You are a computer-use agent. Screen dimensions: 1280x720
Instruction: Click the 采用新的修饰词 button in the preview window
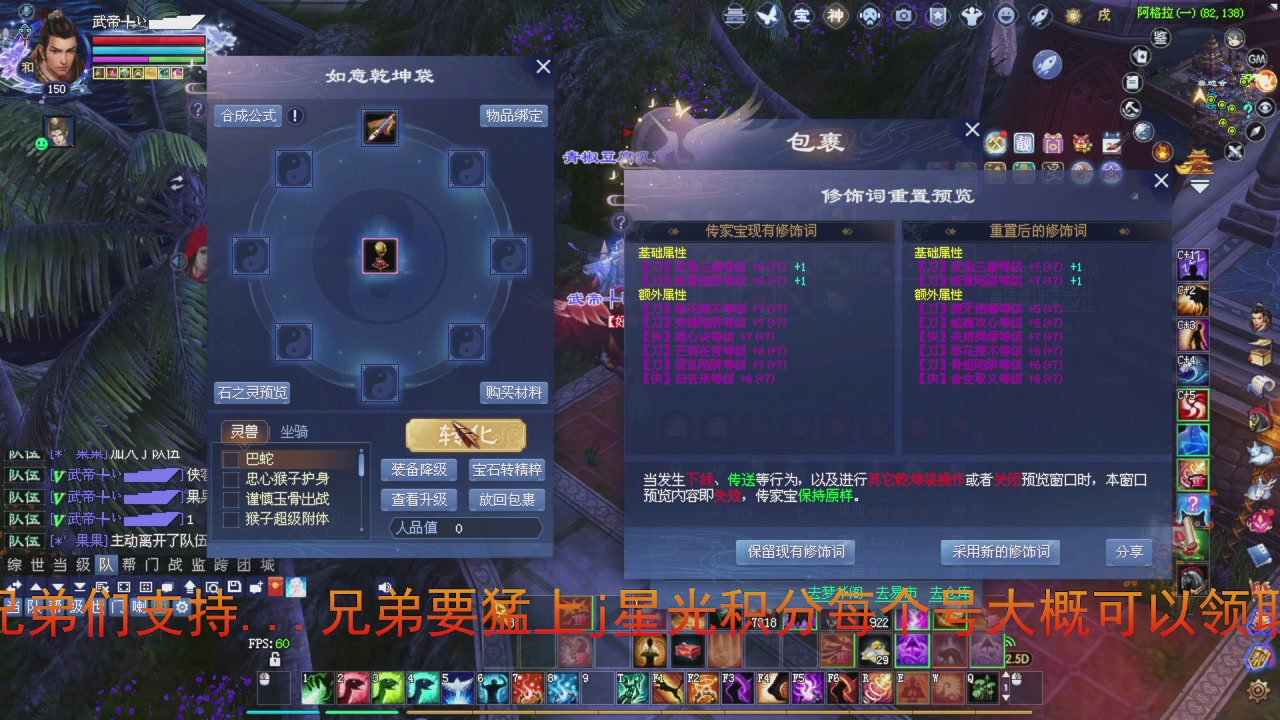click(1000, 552)
